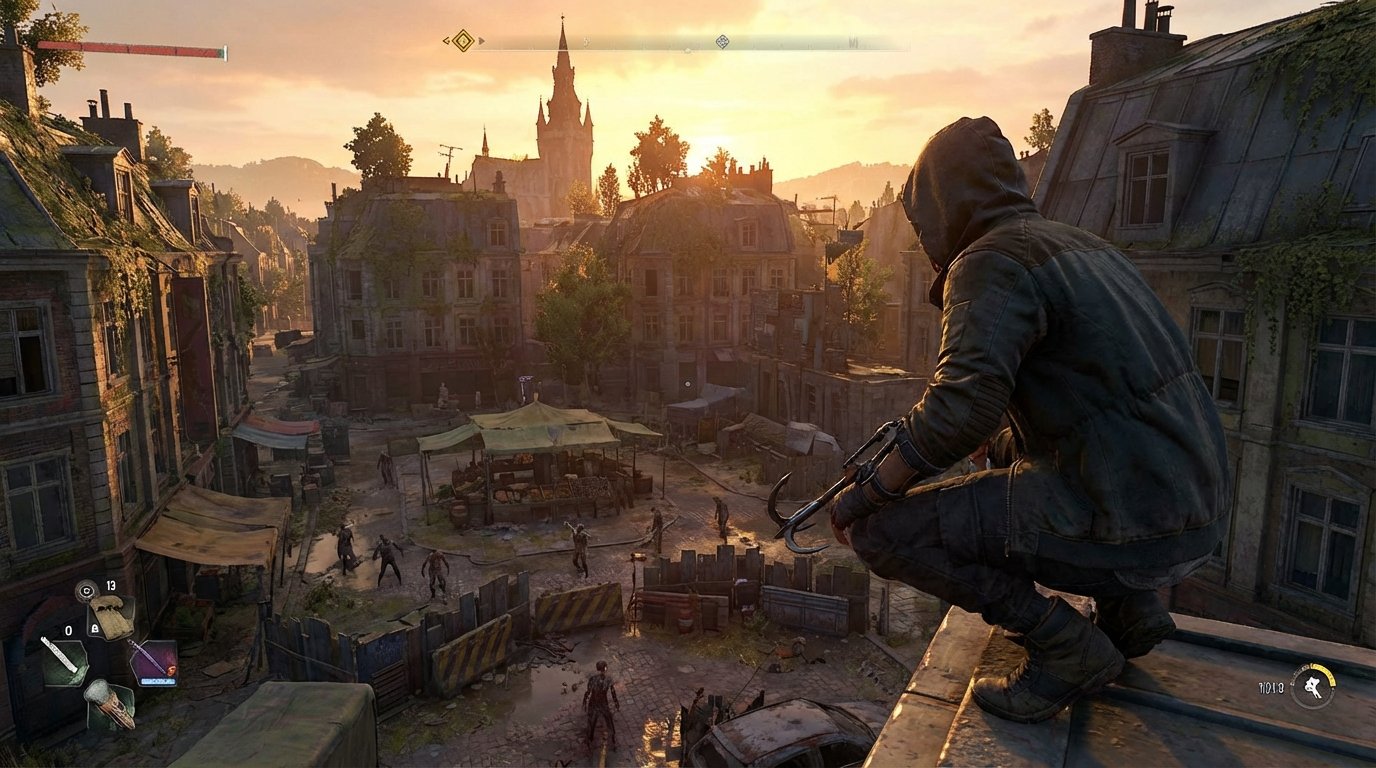Click the left chevron on the compass bar
The height and width of the screenshot is (768, 1376).
click(445, 39)
